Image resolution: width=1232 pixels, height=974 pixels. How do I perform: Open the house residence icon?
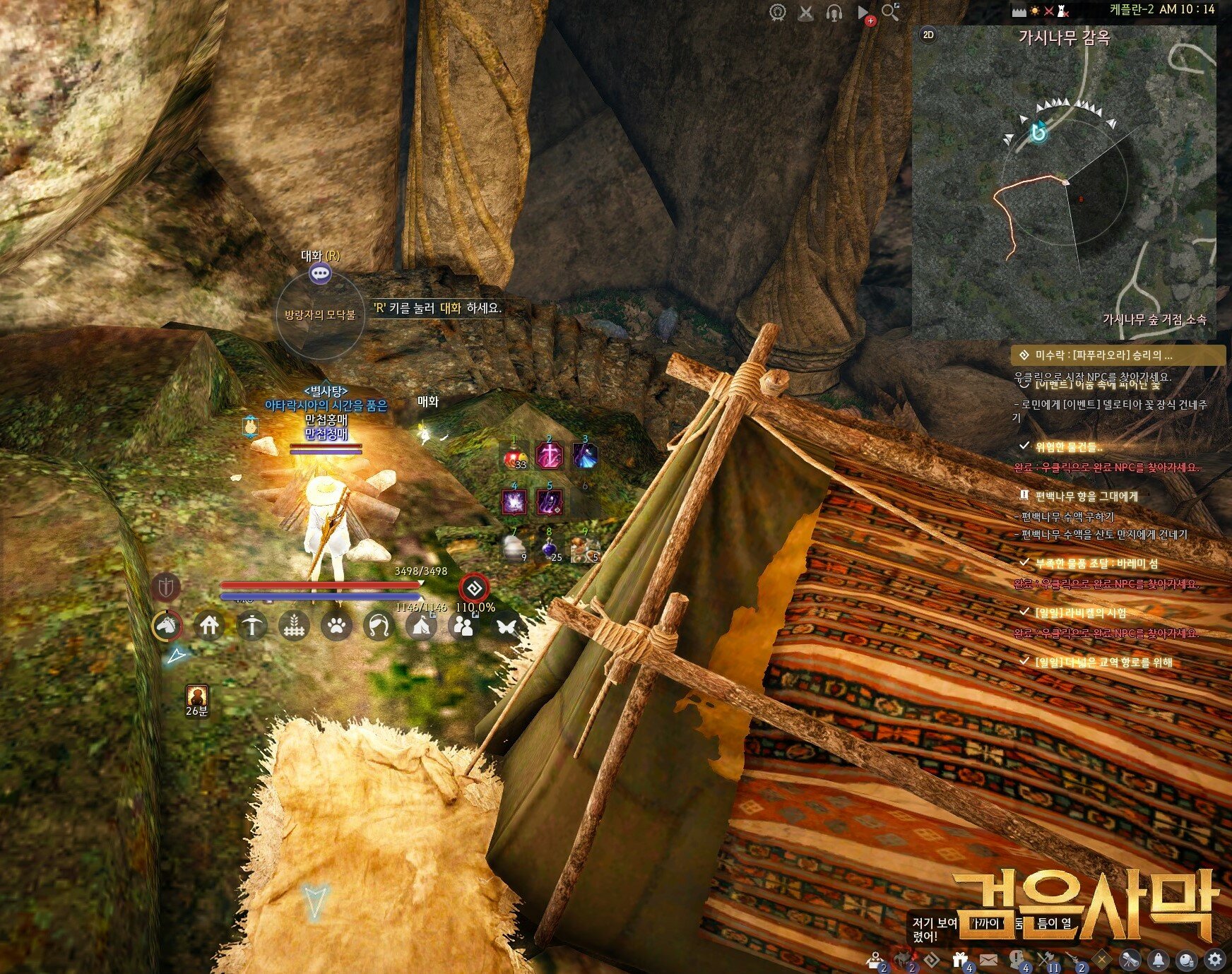point(209,625)
